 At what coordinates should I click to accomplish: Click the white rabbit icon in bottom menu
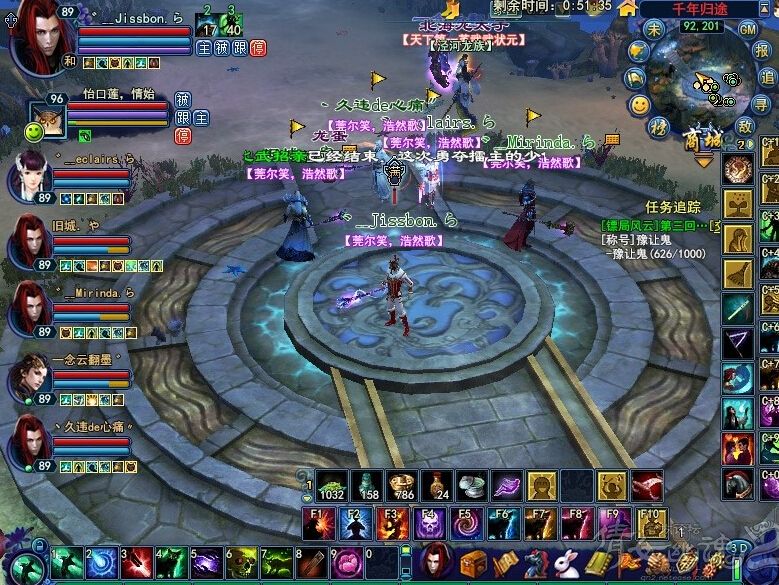568,562
